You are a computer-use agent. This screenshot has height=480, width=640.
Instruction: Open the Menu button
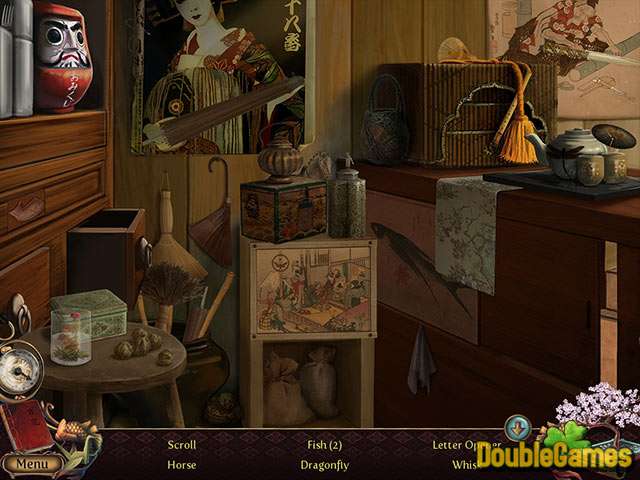click(31, 464)
